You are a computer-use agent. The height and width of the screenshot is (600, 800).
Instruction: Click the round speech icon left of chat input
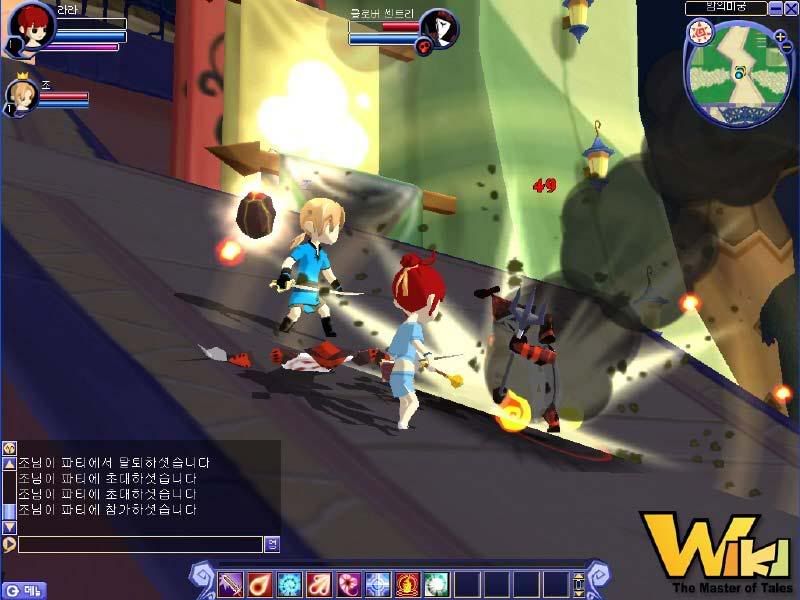[x=10, y=545]
